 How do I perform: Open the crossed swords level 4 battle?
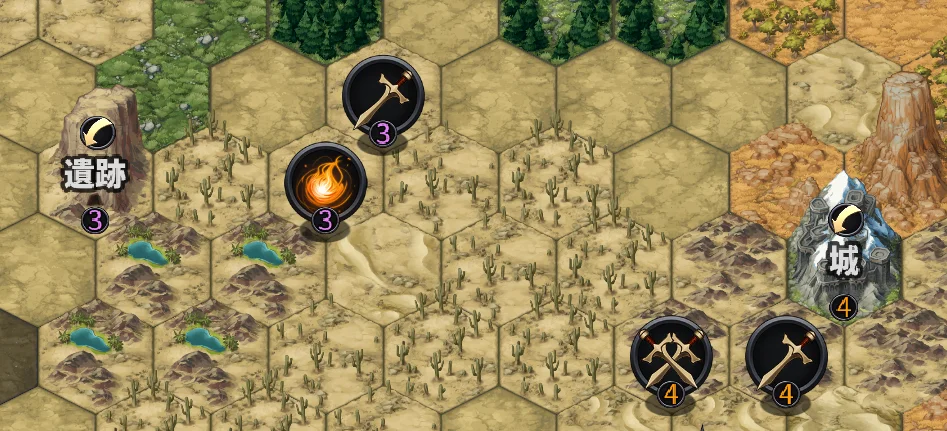point(671,357)
